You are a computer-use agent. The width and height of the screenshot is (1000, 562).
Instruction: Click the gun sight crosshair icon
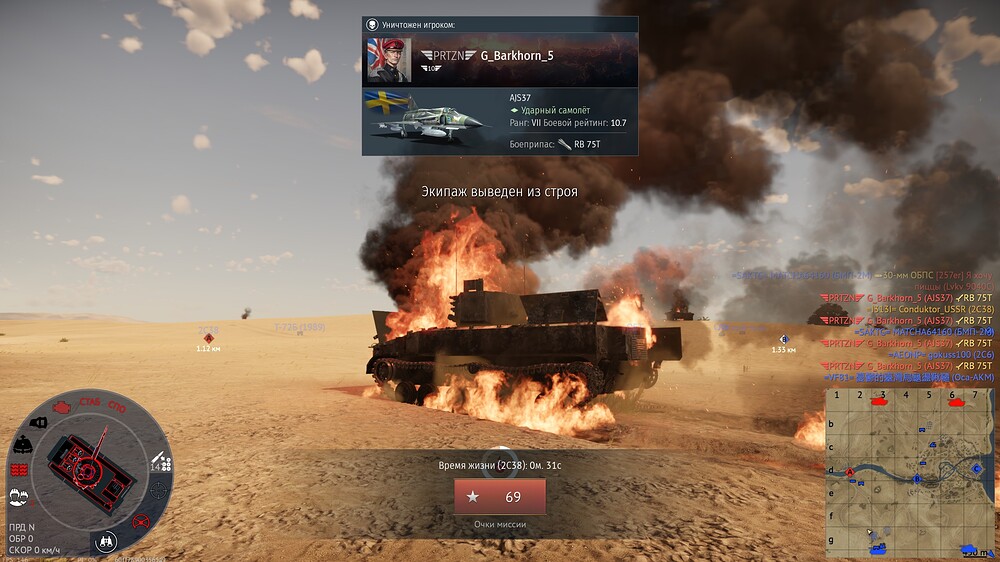click(x=160, y=491)
